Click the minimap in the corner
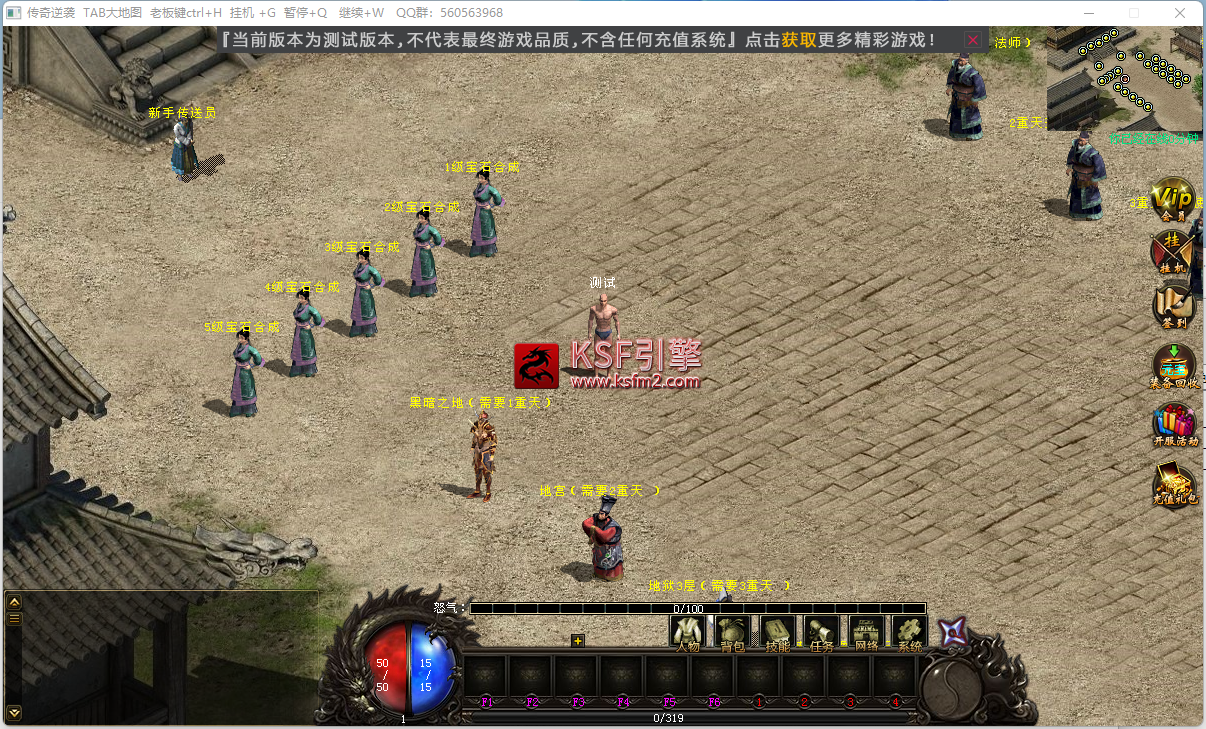 (1123, 80)
